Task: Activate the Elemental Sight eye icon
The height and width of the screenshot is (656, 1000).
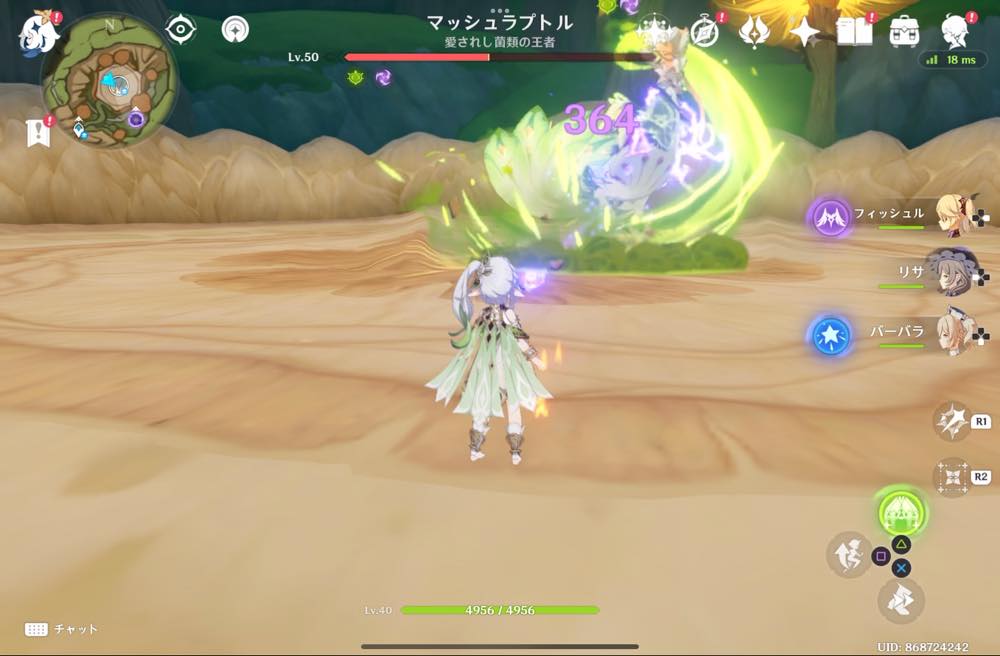Action: (x=180, y=30)
